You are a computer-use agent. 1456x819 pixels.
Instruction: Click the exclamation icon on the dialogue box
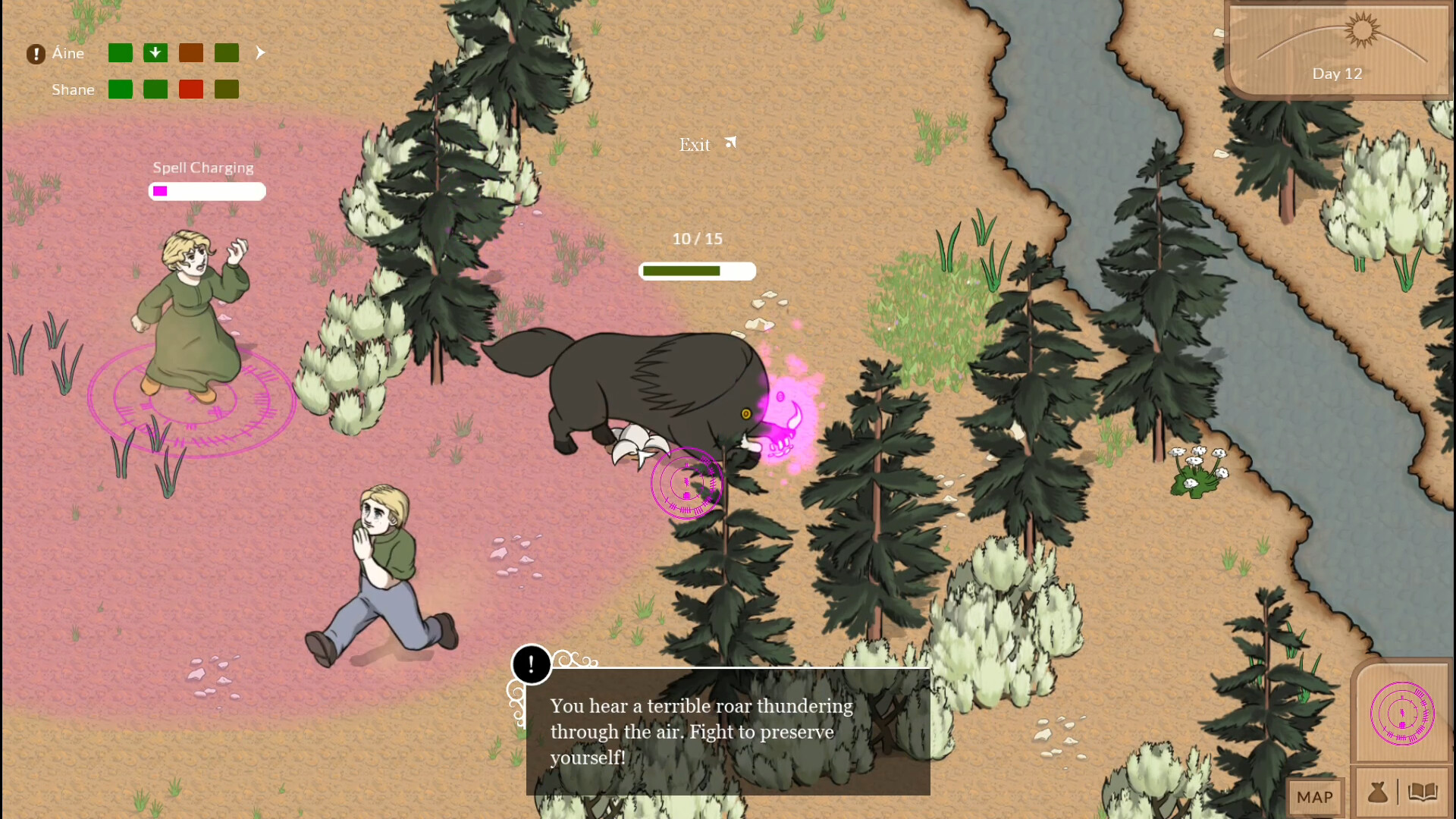point(531,665)
